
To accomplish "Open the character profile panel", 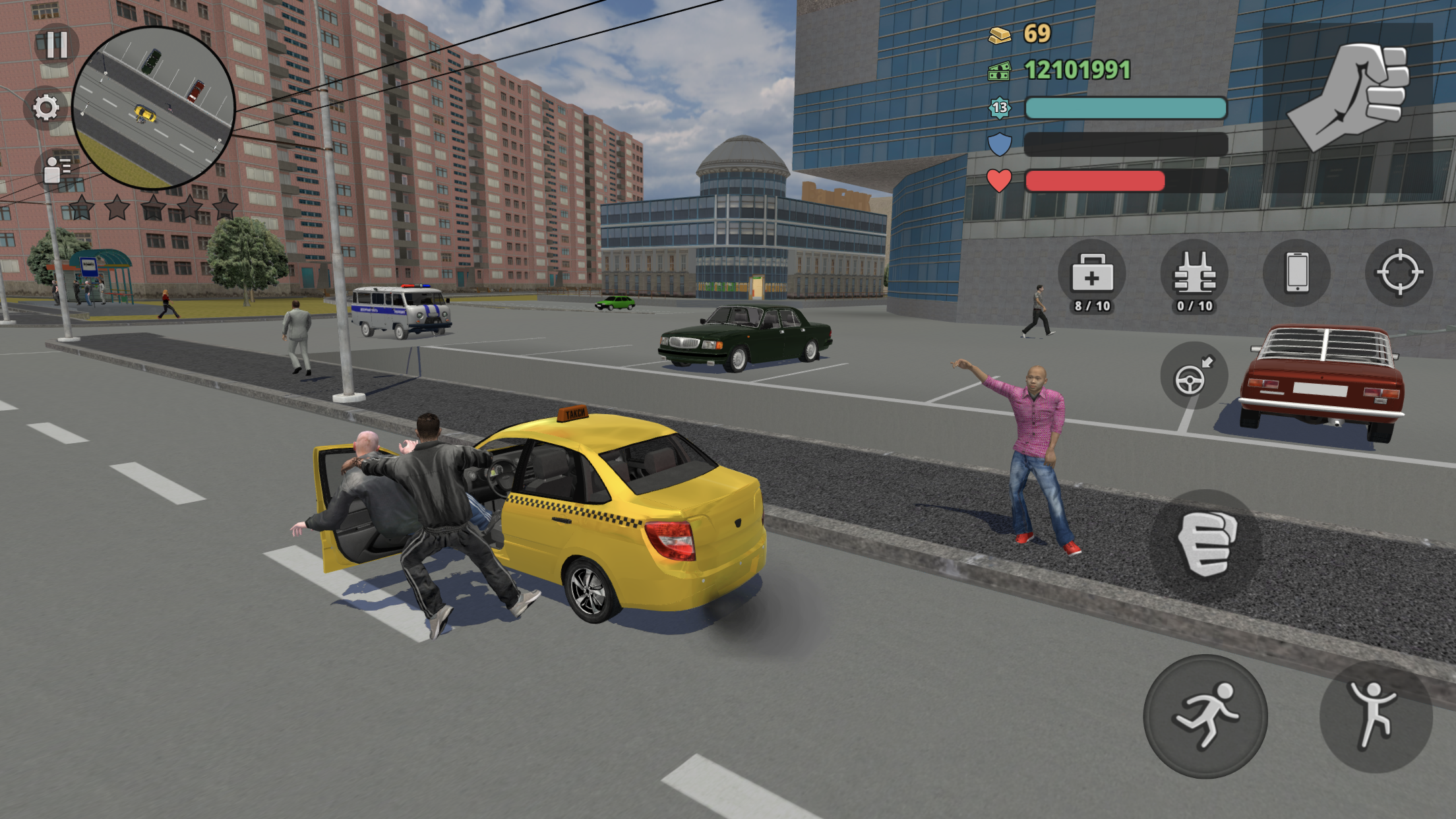I will [55, 167].
